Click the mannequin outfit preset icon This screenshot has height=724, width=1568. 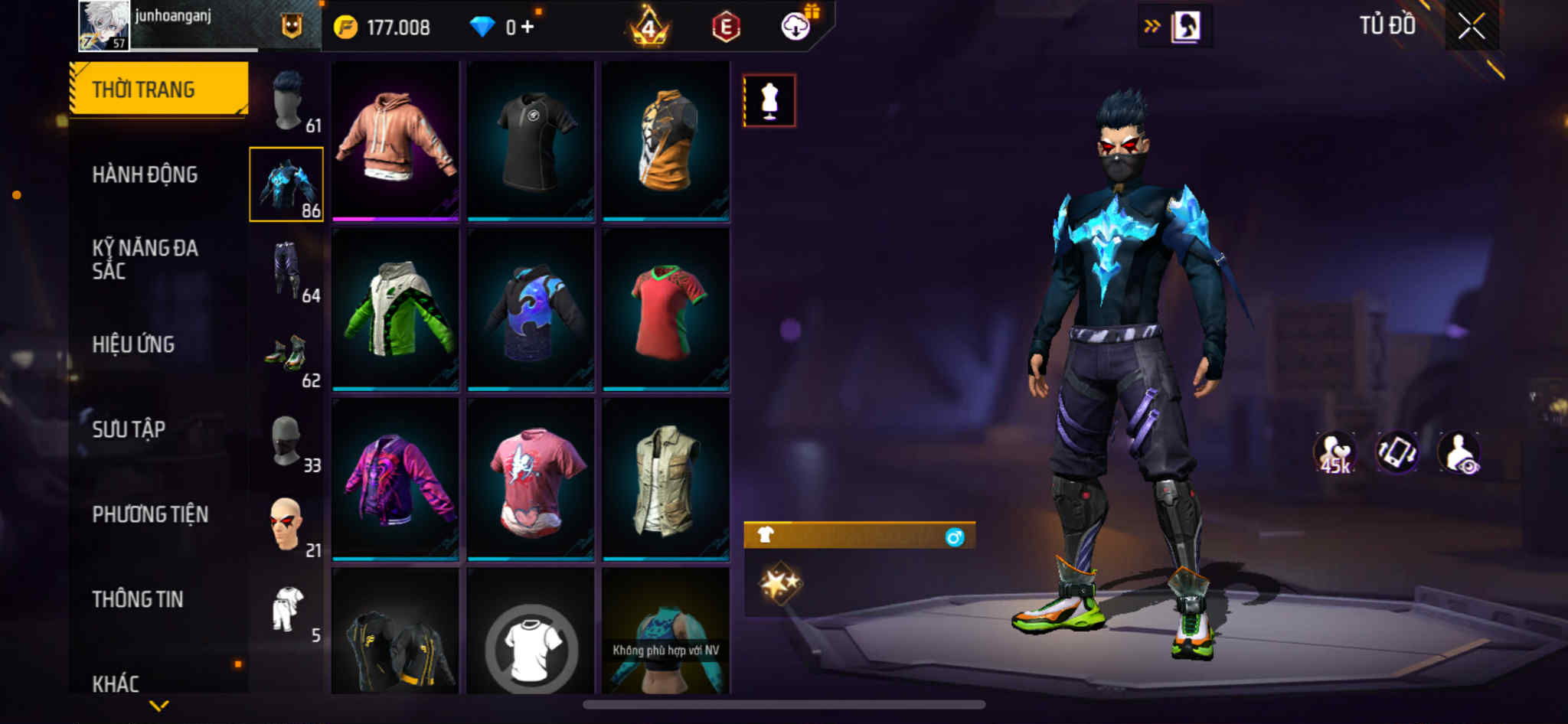769,100
